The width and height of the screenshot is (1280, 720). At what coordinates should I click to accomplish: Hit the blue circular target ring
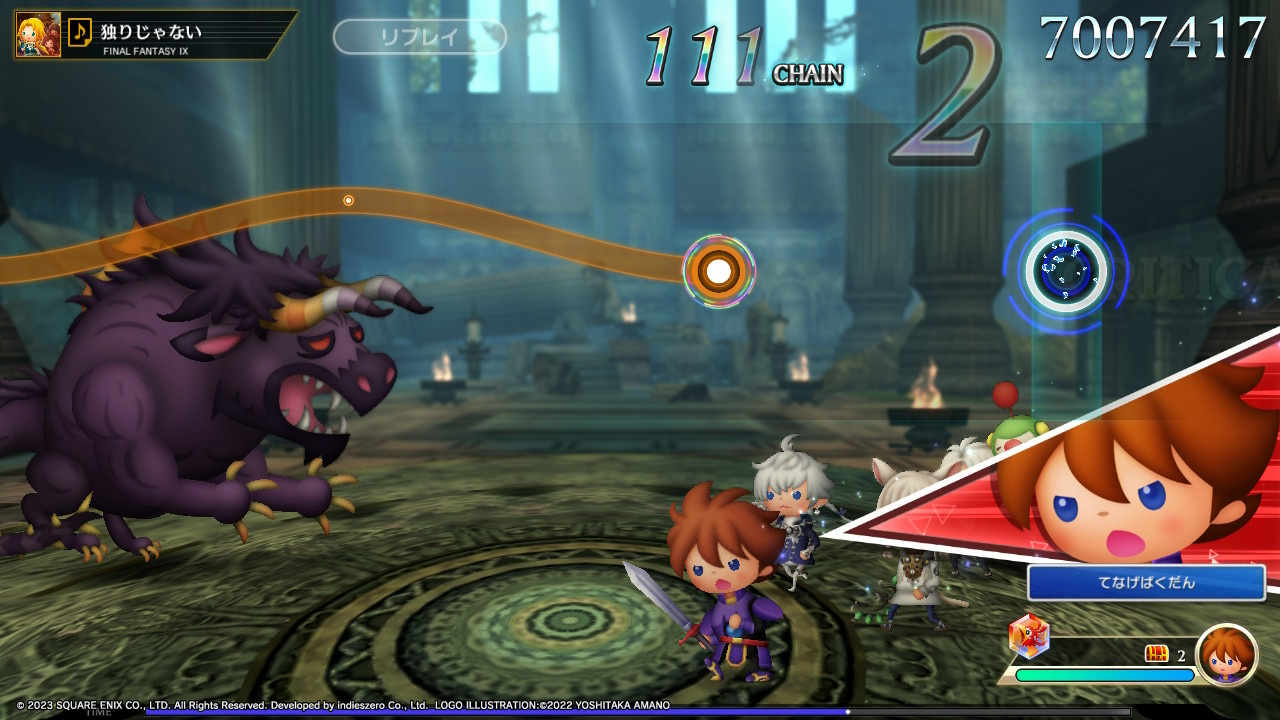[1065, 270]
